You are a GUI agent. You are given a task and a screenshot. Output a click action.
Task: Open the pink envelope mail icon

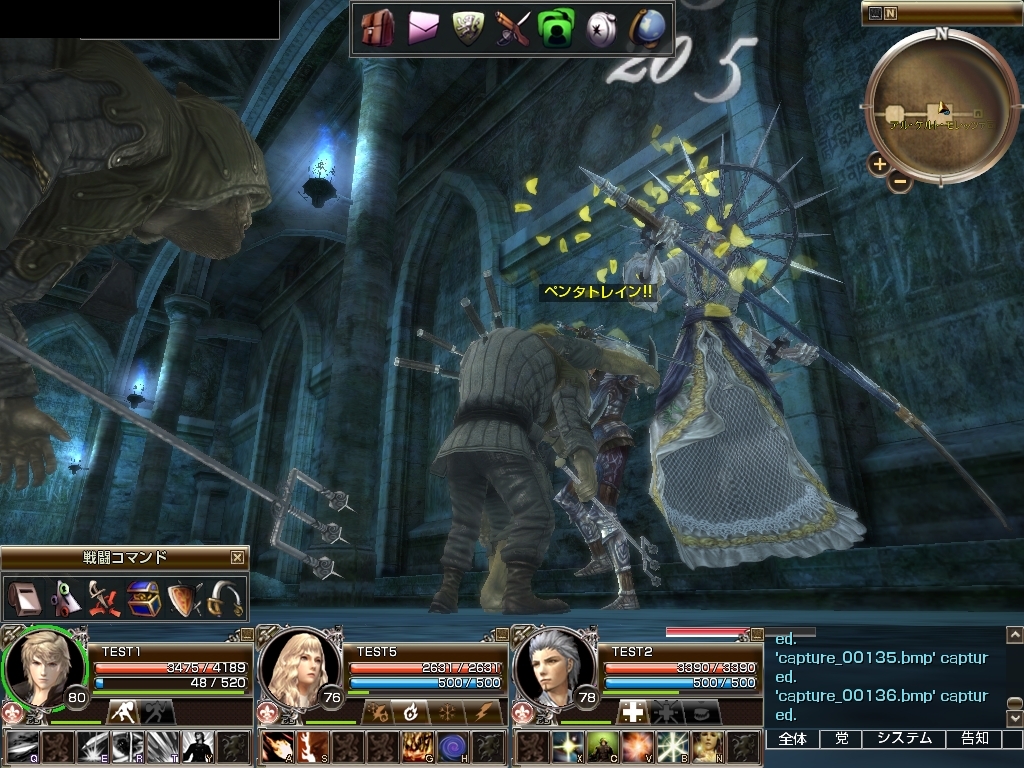click(x=423, y=28)
